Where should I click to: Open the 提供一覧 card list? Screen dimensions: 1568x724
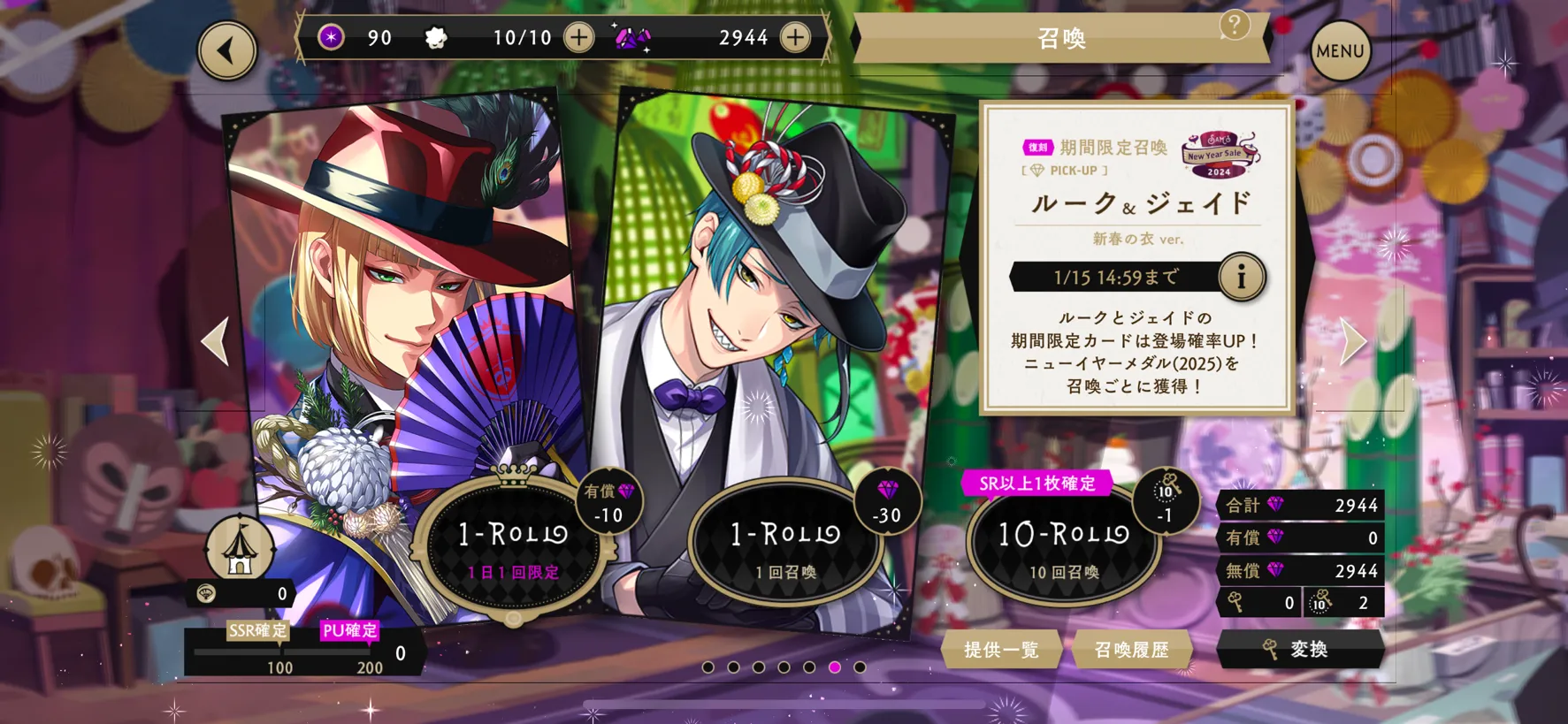tap(1001, 650)
